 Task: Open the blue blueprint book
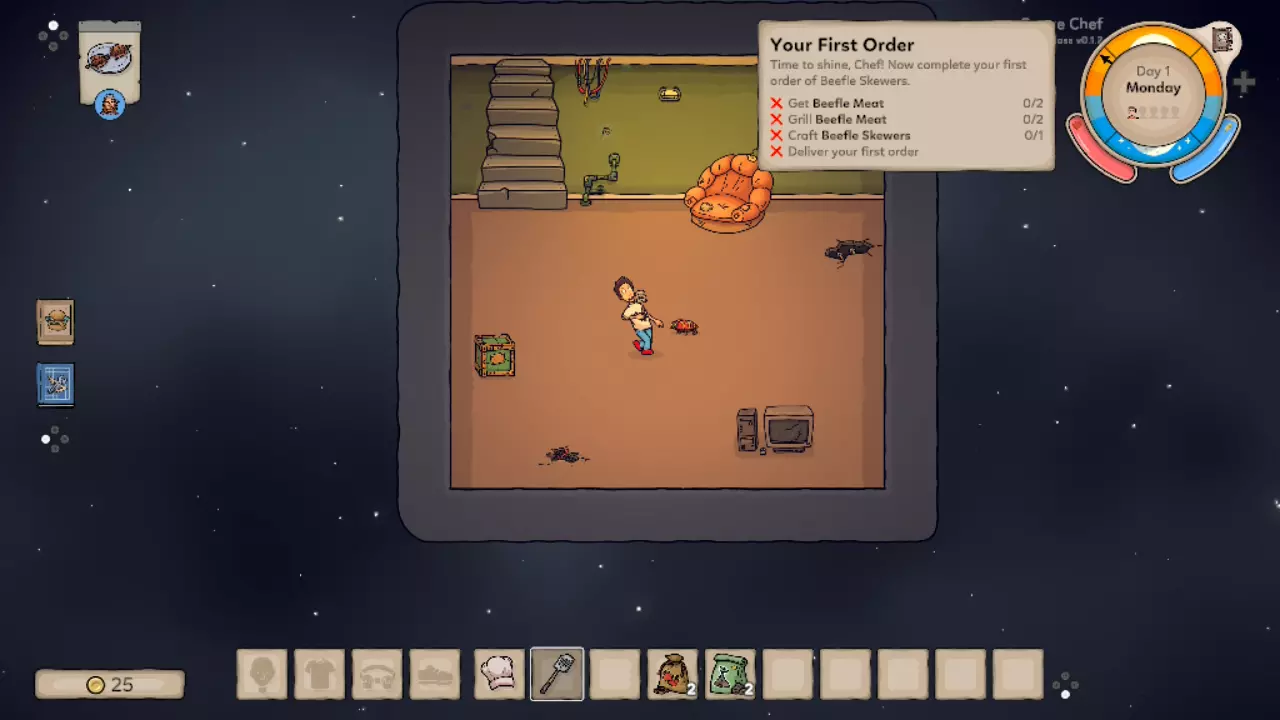[x=56, y=384]
